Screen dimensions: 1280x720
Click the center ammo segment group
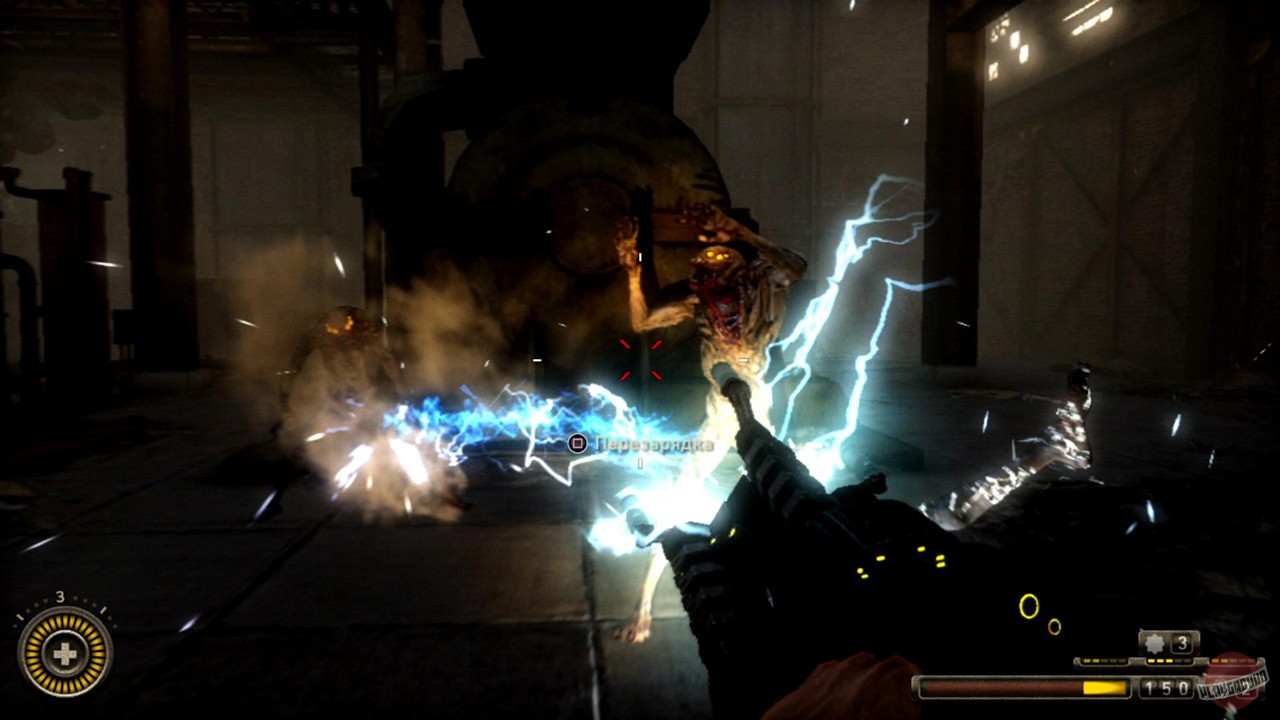(x=1168, y=660)
